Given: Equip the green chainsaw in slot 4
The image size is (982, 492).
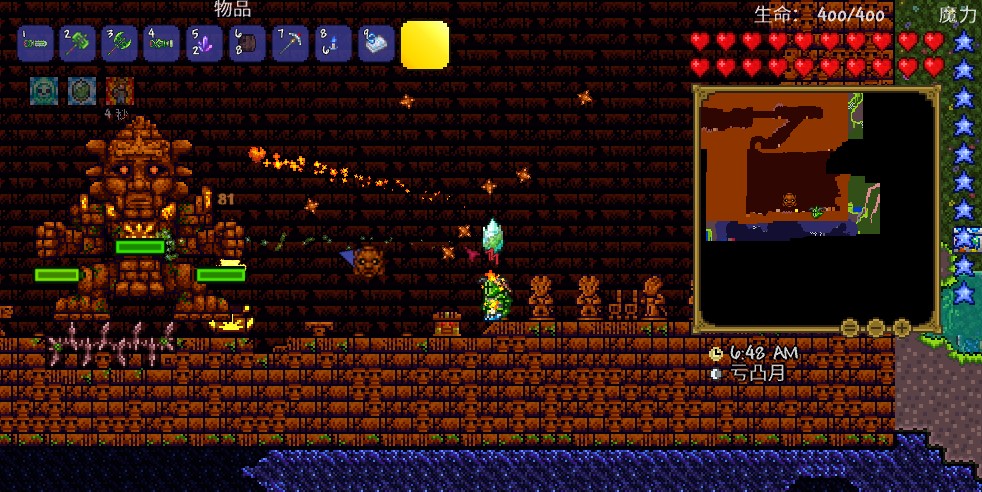Looking at the screenshot, I should tap(162, 45).
